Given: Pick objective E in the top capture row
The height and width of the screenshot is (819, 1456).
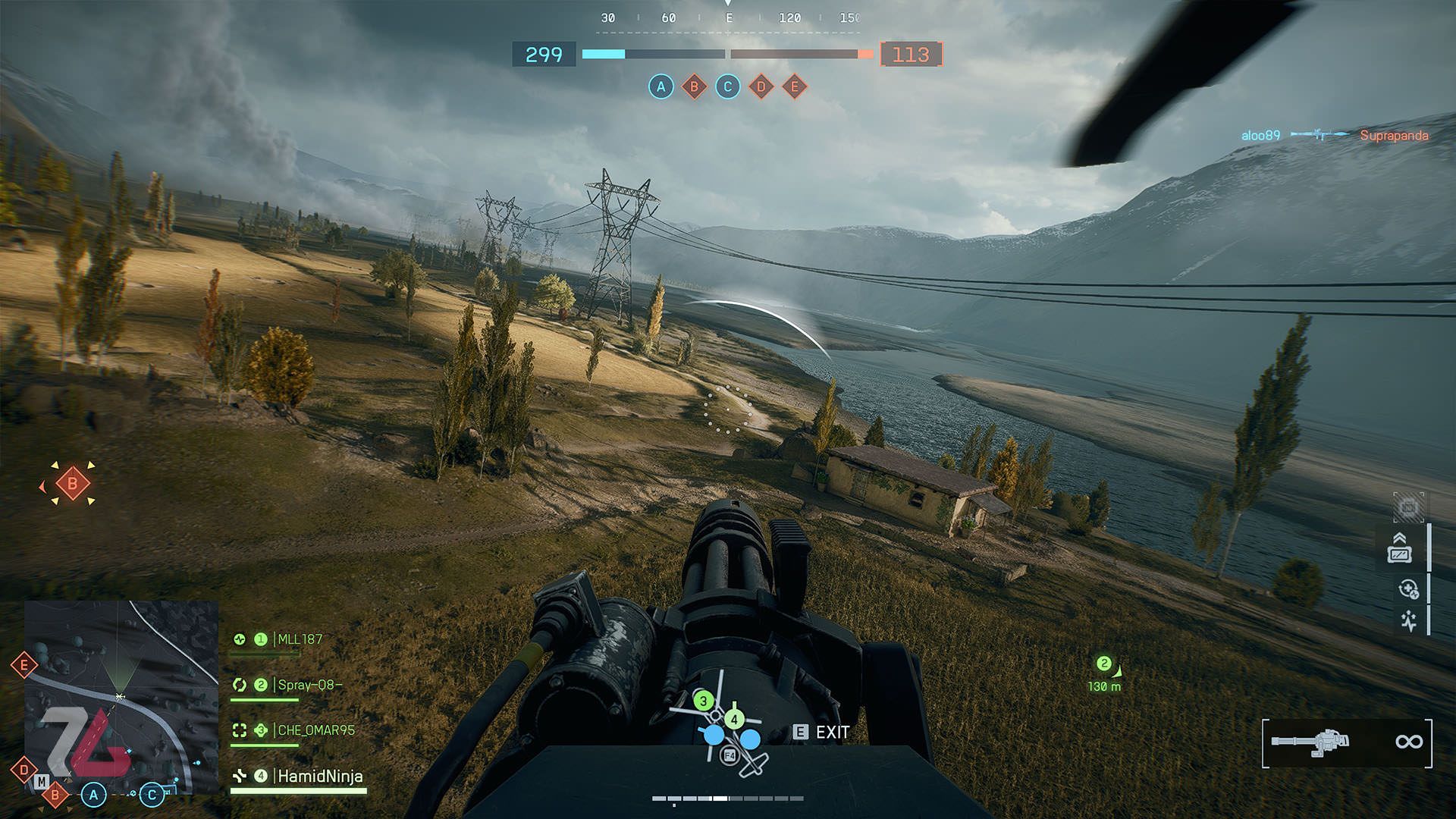Looking at the screenshot, I should pos(794,86).
